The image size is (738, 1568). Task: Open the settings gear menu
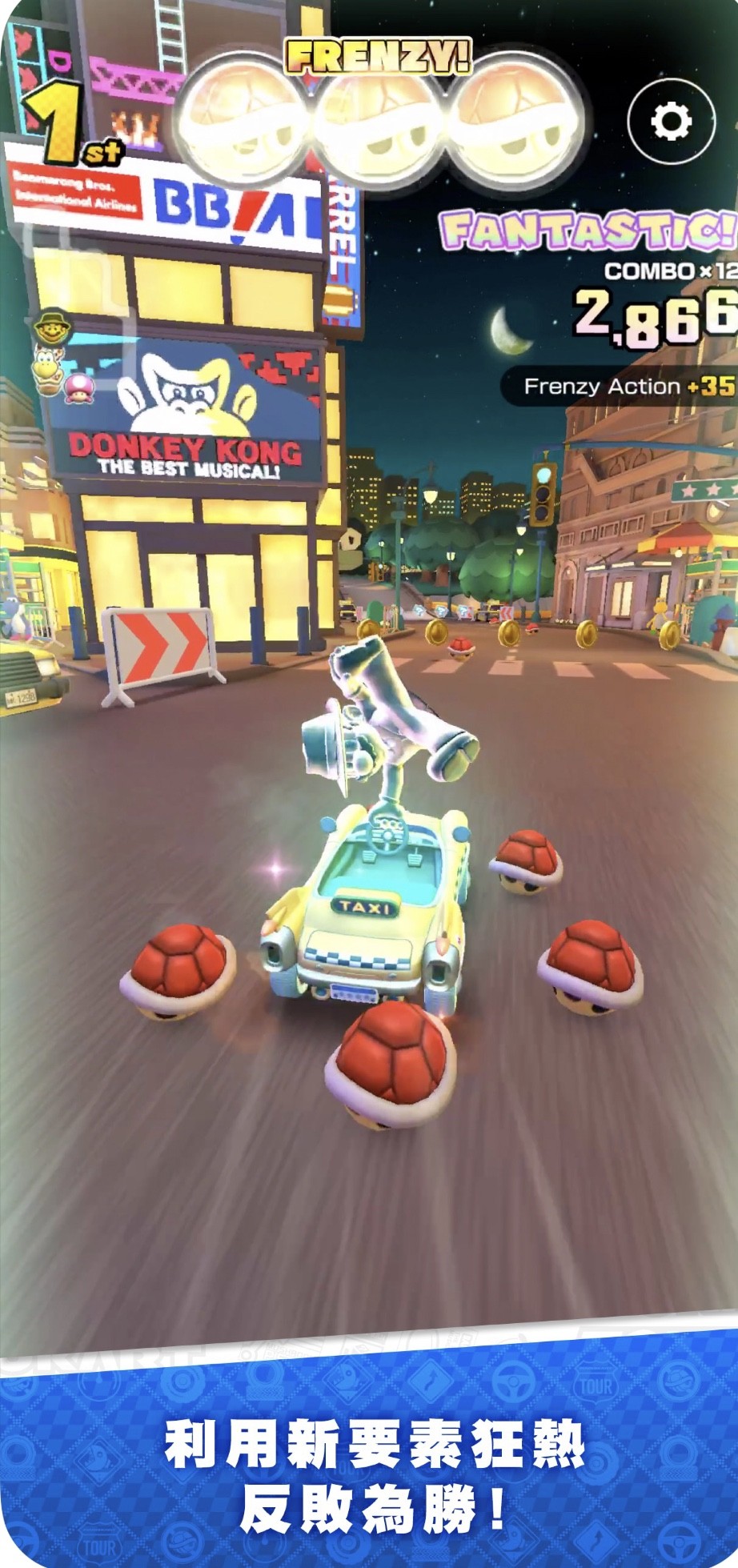point(671,121)
